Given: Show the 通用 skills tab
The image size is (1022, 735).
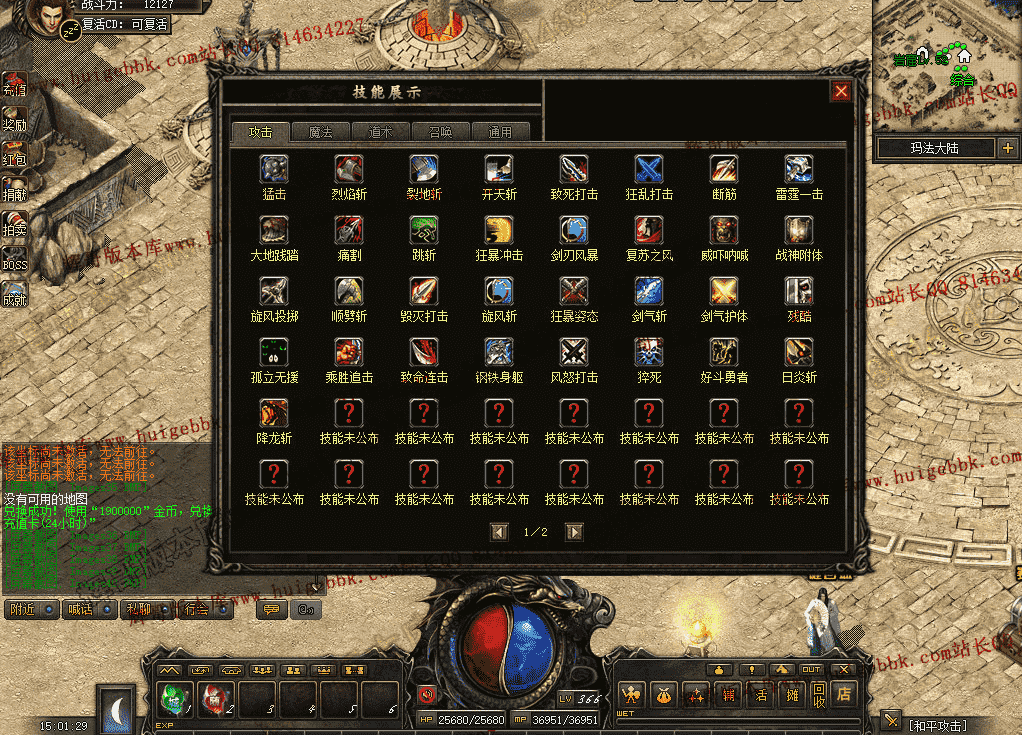Looking at the screenshot, I should click(x=500, y=132).
